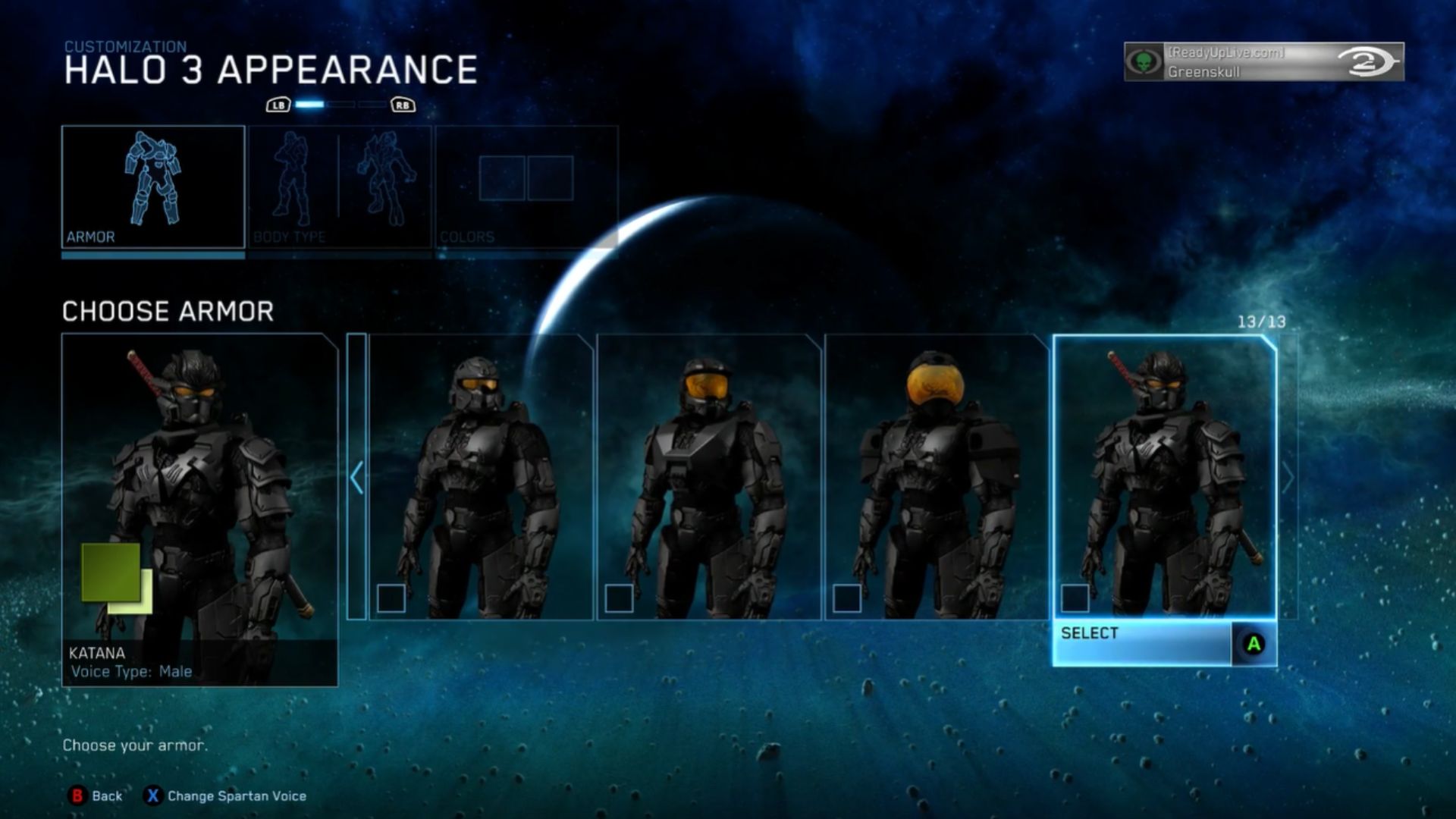Viewport: 1456px width, 819px height.
Task: Open the Greenskull player nameplate
Action: pyautogui.click(x=1263, y=61)
